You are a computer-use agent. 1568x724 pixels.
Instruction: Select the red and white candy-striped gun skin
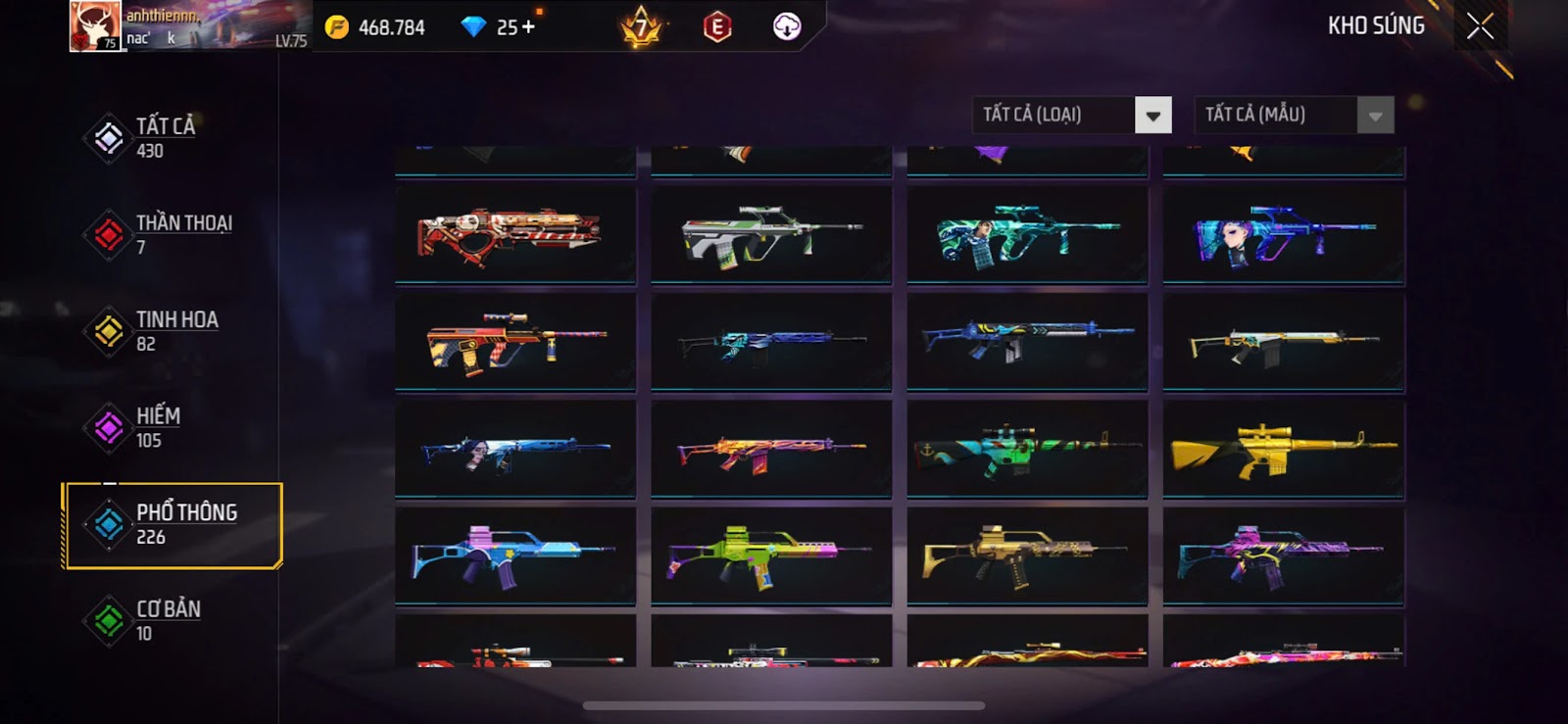pos(515,236)
